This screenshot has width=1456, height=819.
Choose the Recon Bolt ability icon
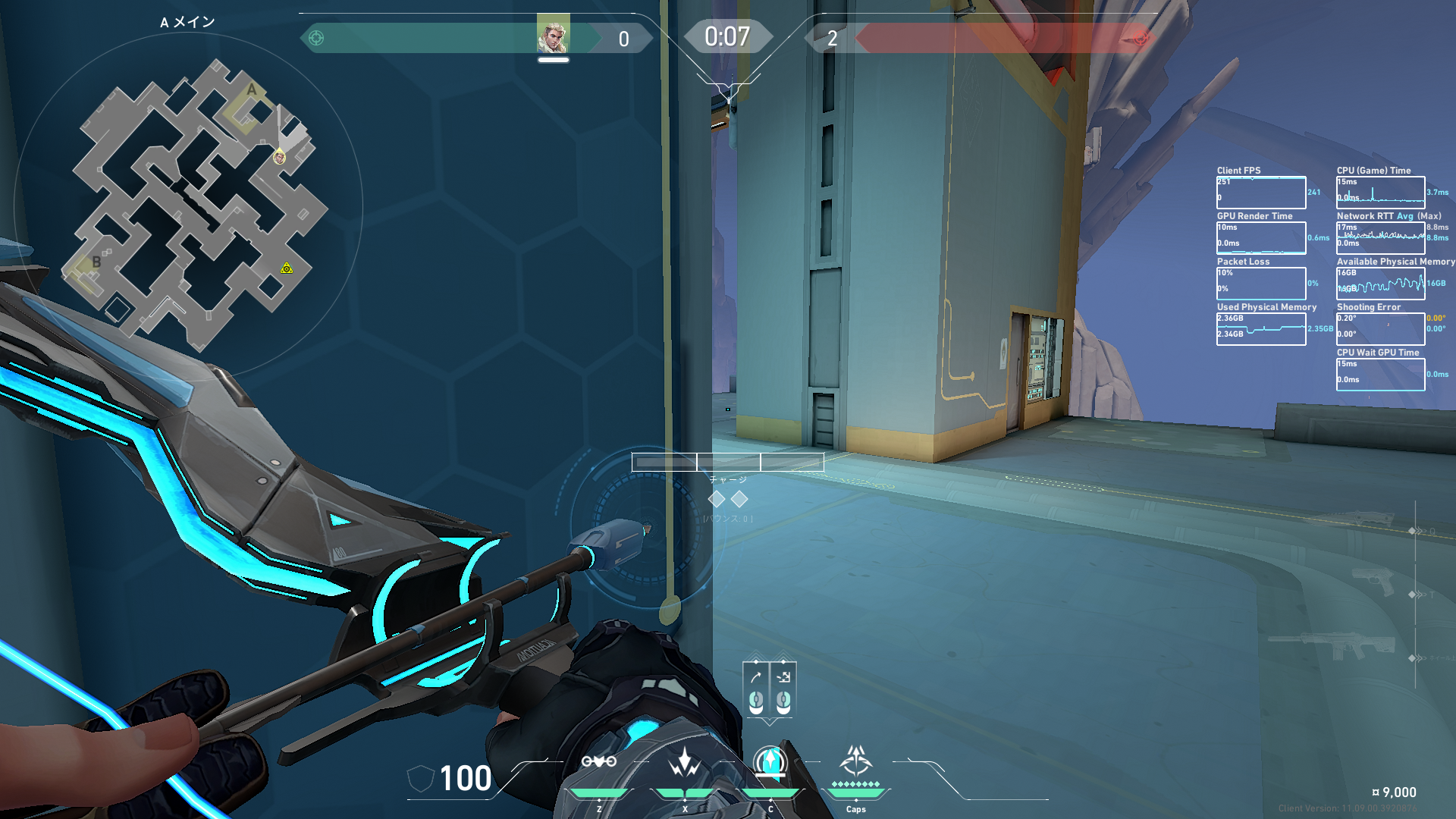[770, 761]
